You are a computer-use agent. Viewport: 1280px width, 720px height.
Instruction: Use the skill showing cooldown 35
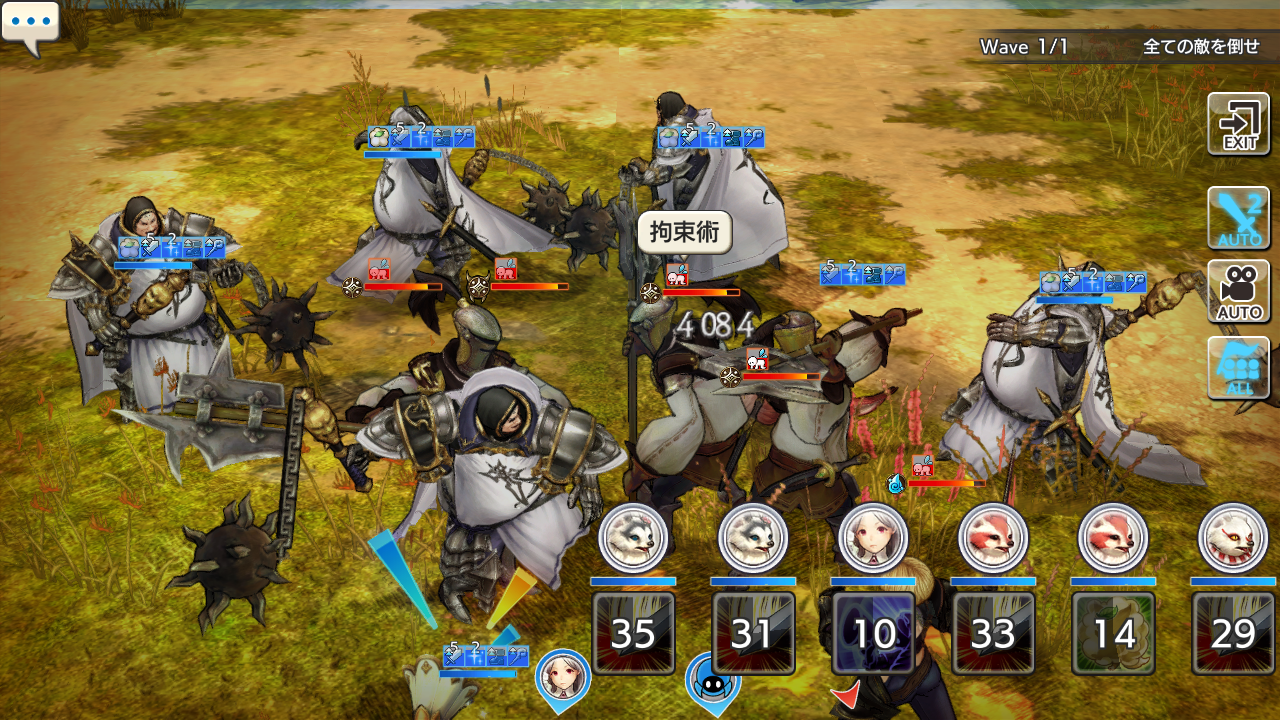(633, 633)
